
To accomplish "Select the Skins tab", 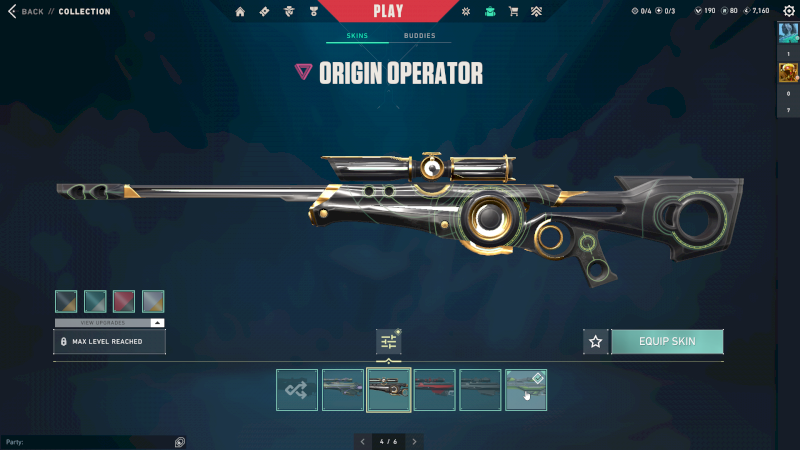I will click(357, 36).
